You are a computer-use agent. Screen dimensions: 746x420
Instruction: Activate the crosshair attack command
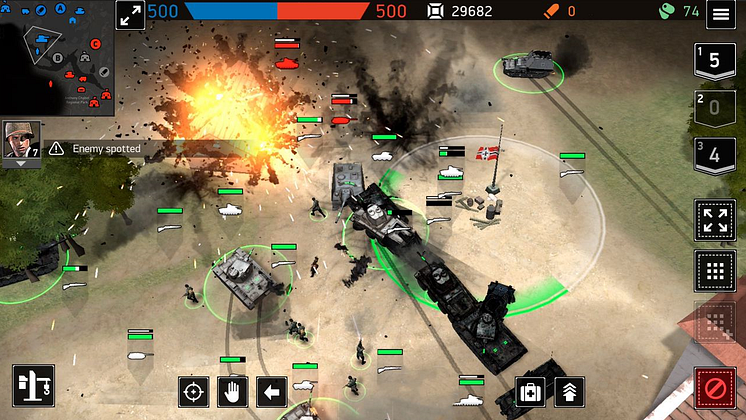click(x=195, y=392)
